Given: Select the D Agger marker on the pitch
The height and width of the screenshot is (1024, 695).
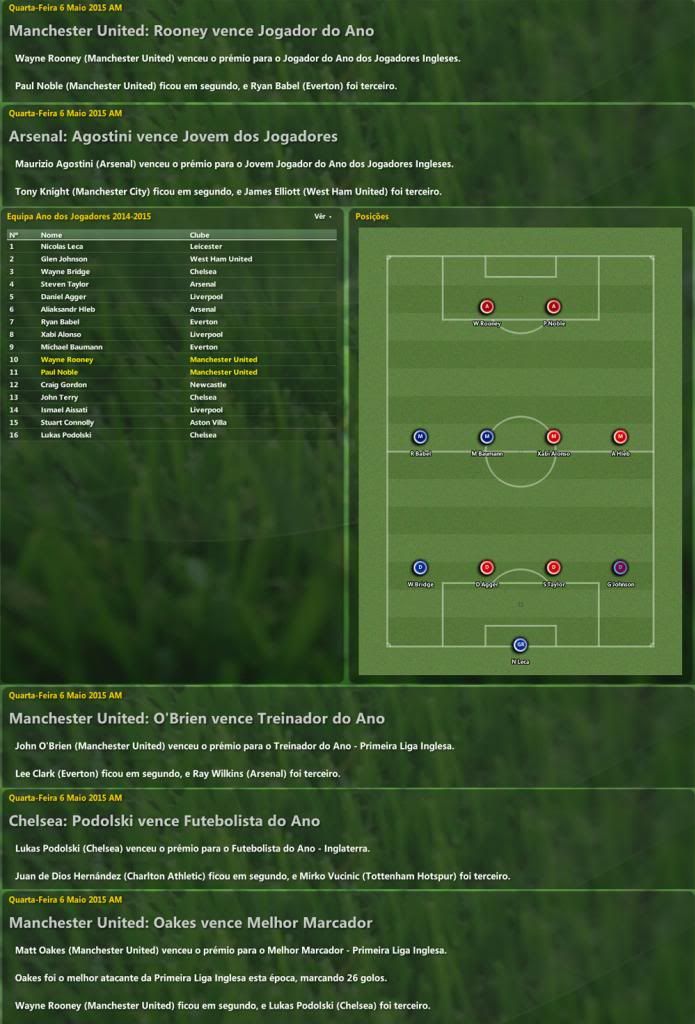Looking at the screenshot, I should [487, 568].
